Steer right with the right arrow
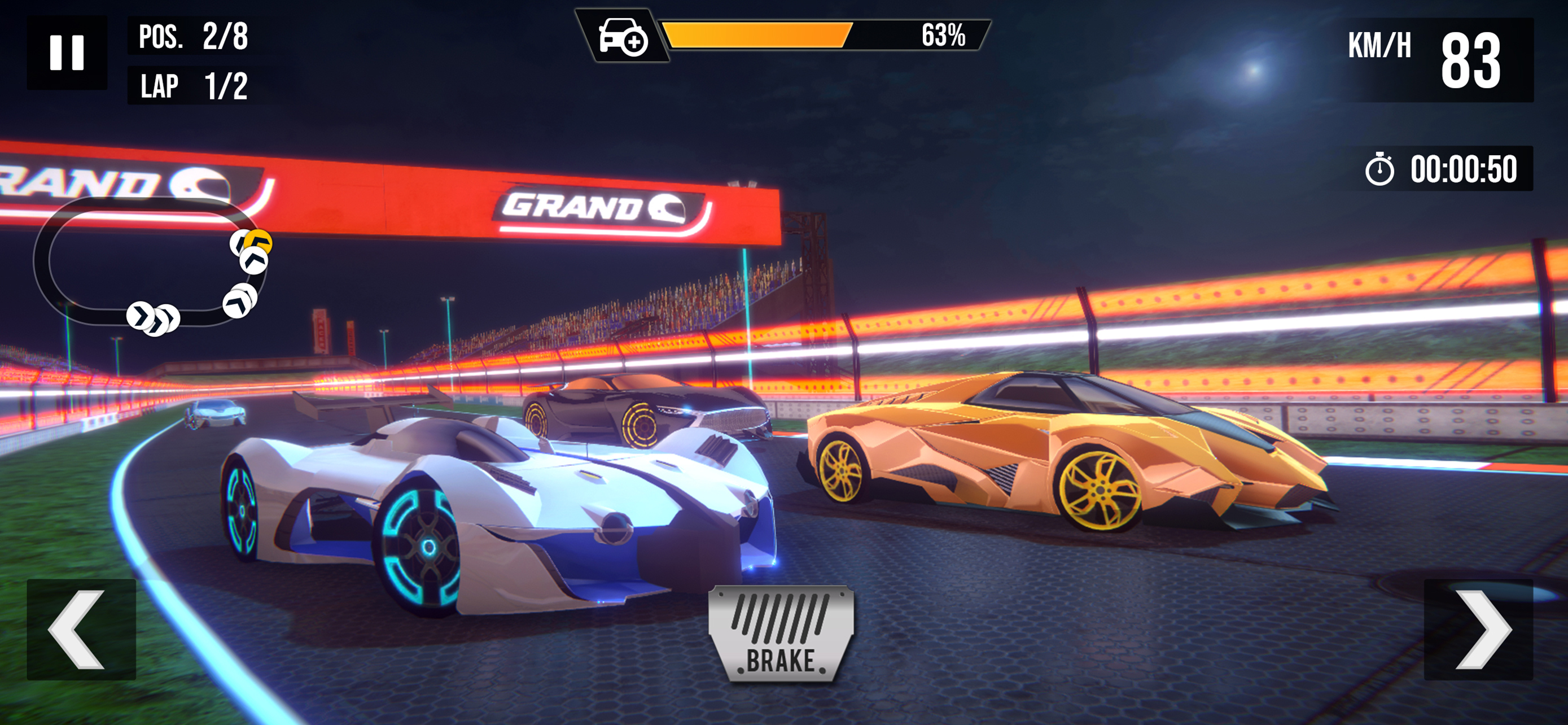 pos(1478,630)
